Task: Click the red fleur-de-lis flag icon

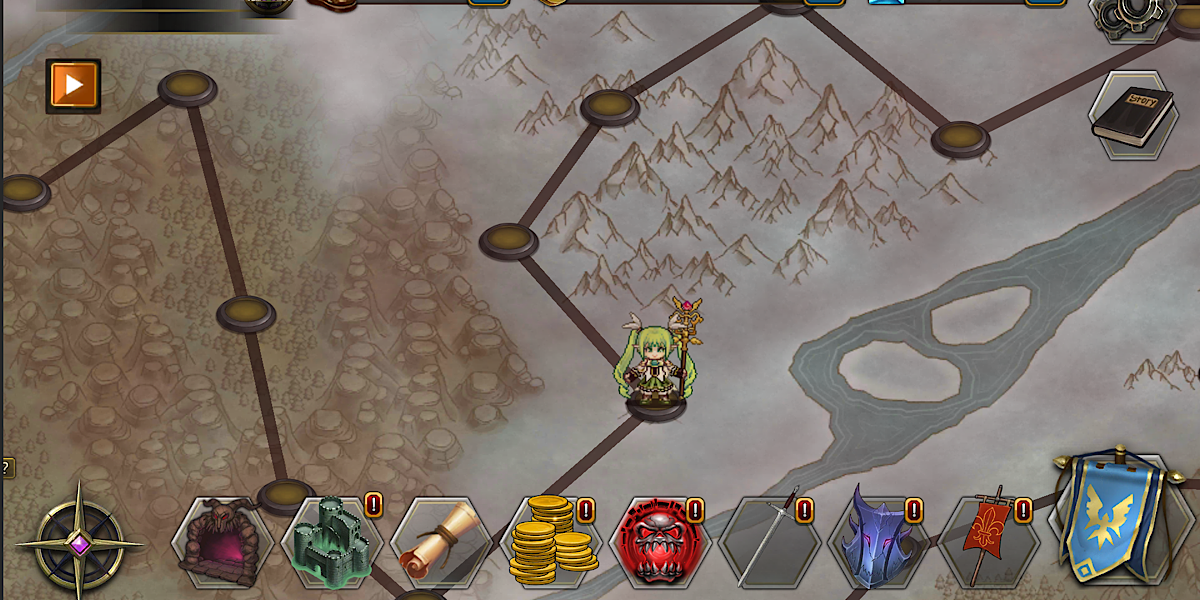Action: pyautogui.click(x=987, y=543)
